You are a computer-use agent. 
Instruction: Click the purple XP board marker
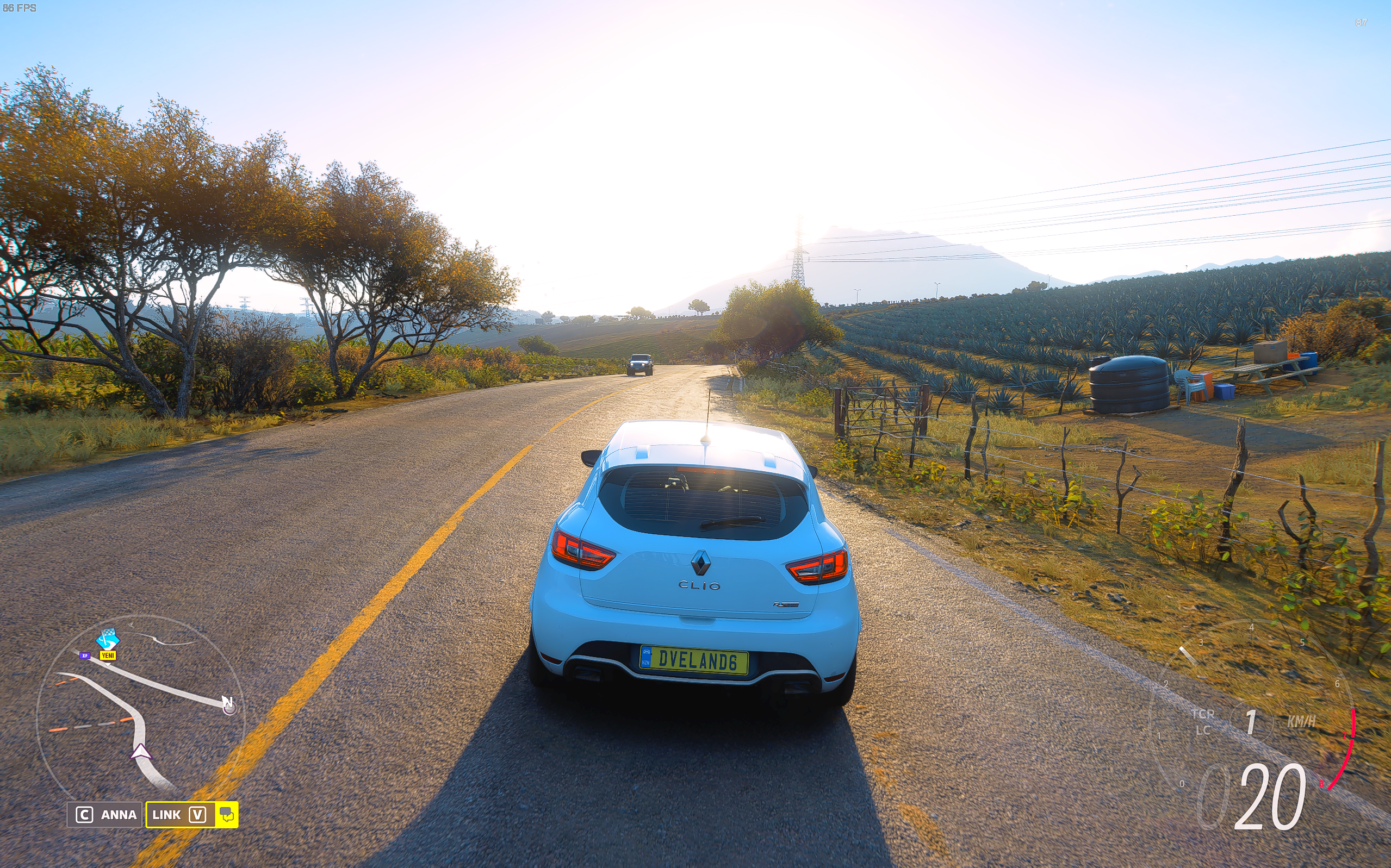point(85,655)
